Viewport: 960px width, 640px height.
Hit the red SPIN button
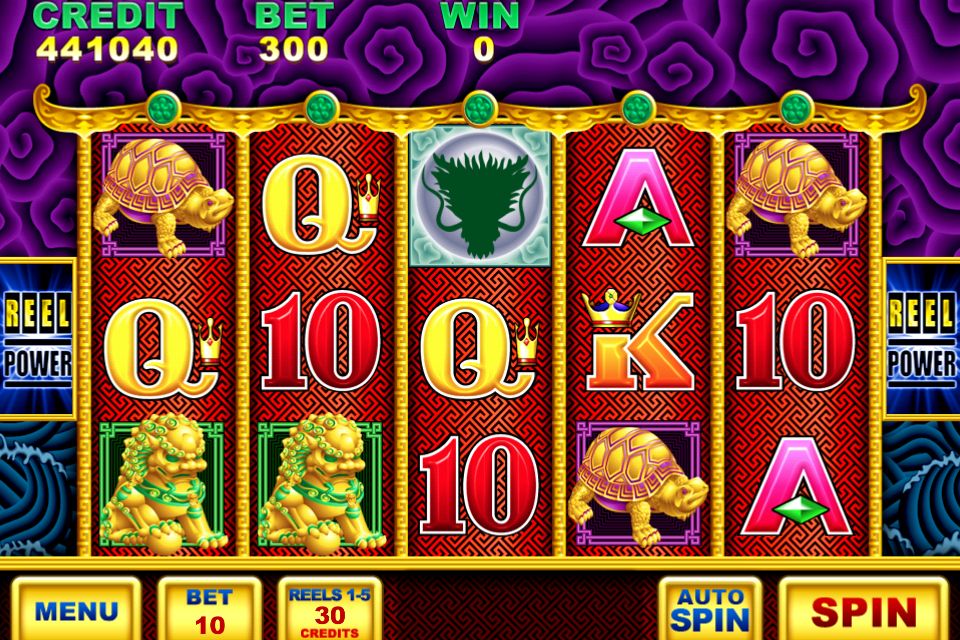point(863,609)
